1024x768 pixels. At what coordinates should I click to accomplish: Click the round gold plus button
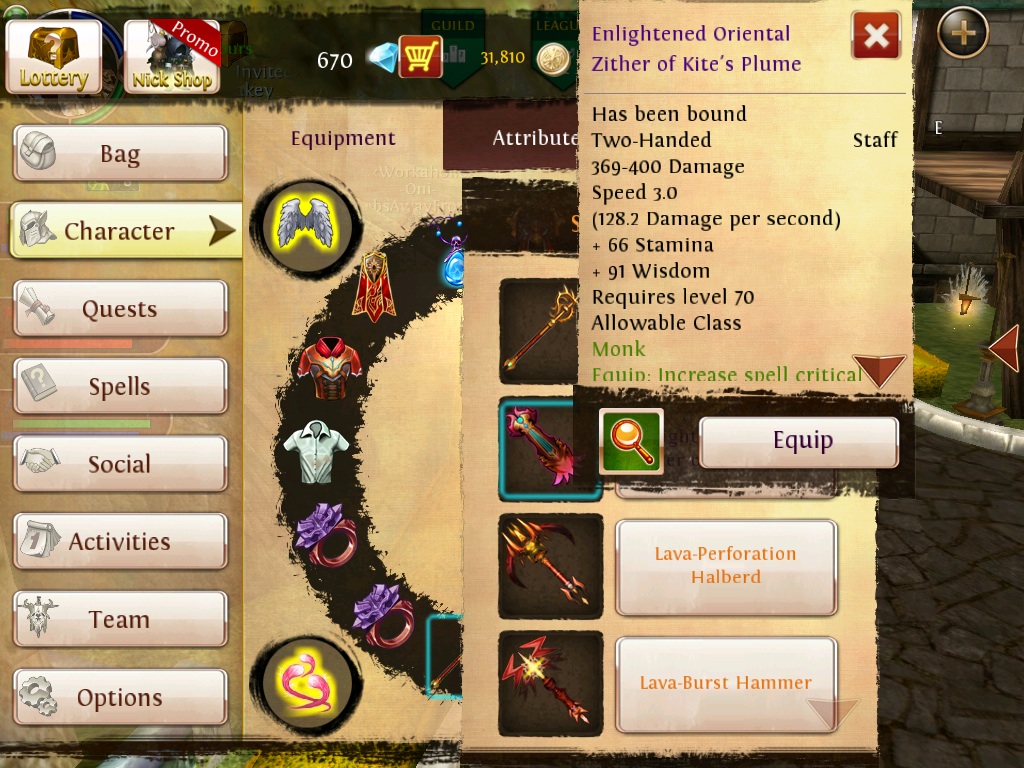(963, 34)
